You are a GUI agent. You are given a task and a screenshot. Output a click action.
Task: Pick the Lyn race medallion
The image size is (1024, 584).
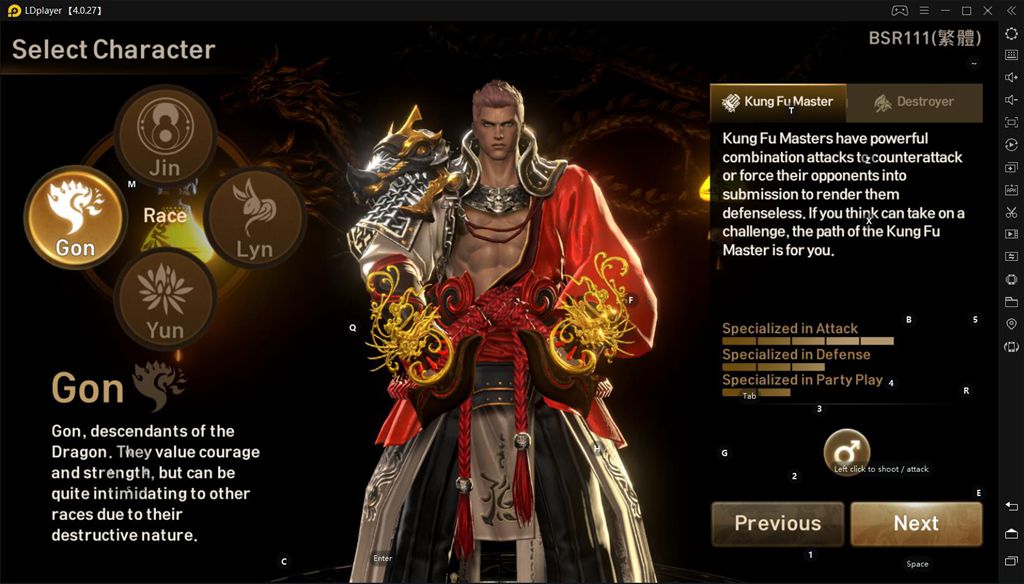point(254,217)
